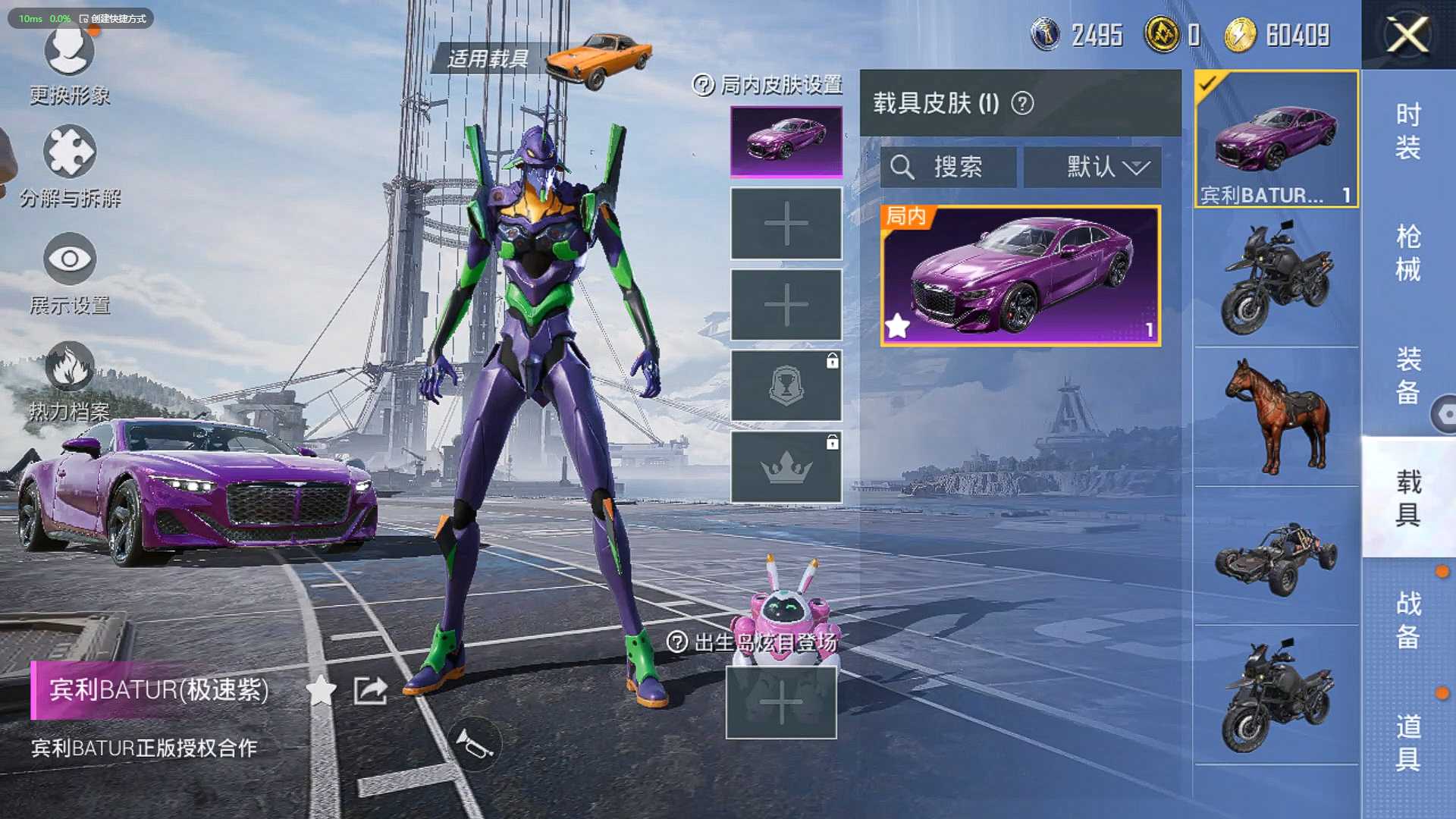Switch to the 装备 tab

pyautogui.click(x=1407, y=375)
